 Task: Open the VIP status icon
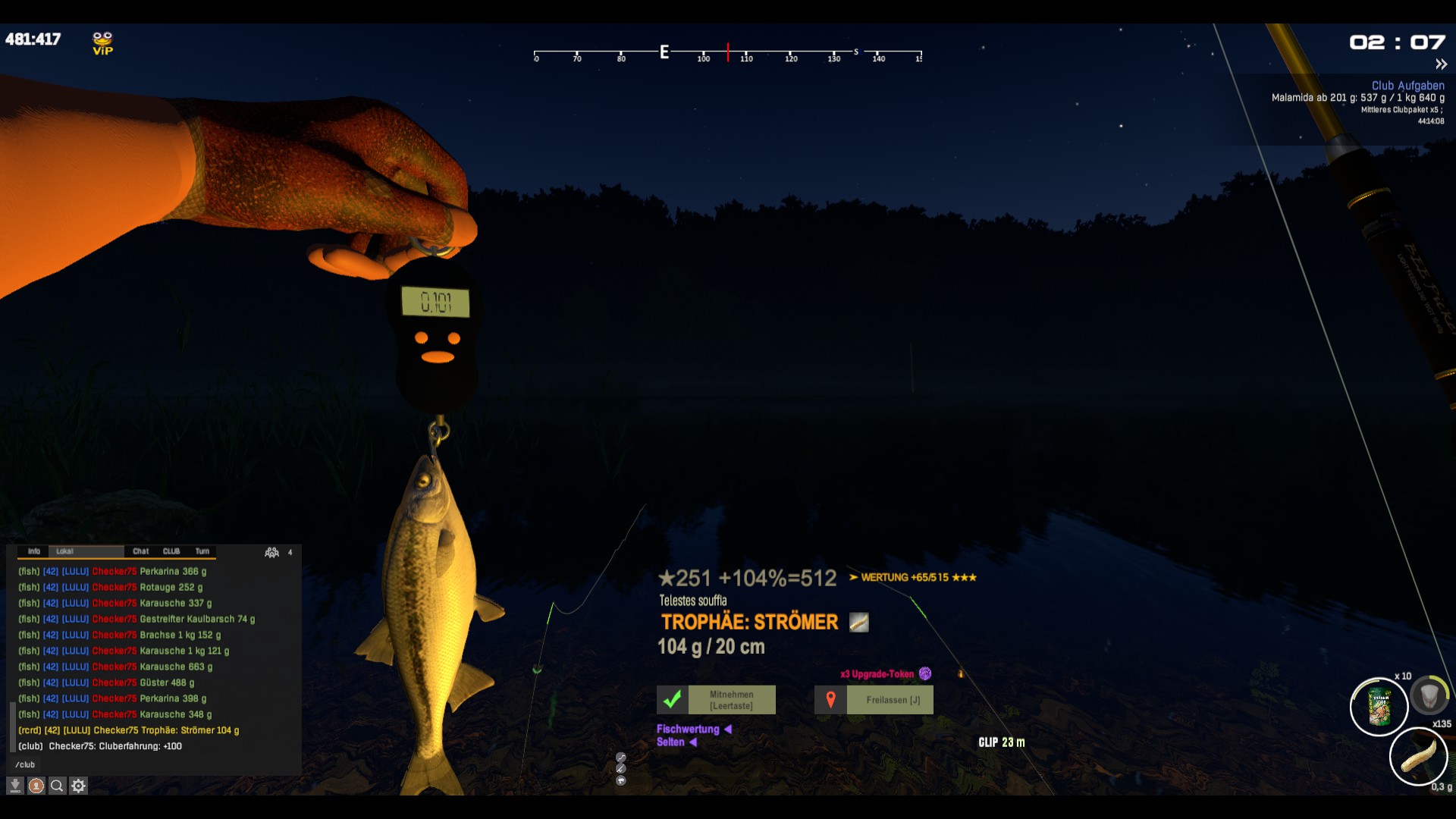(102, 43)
